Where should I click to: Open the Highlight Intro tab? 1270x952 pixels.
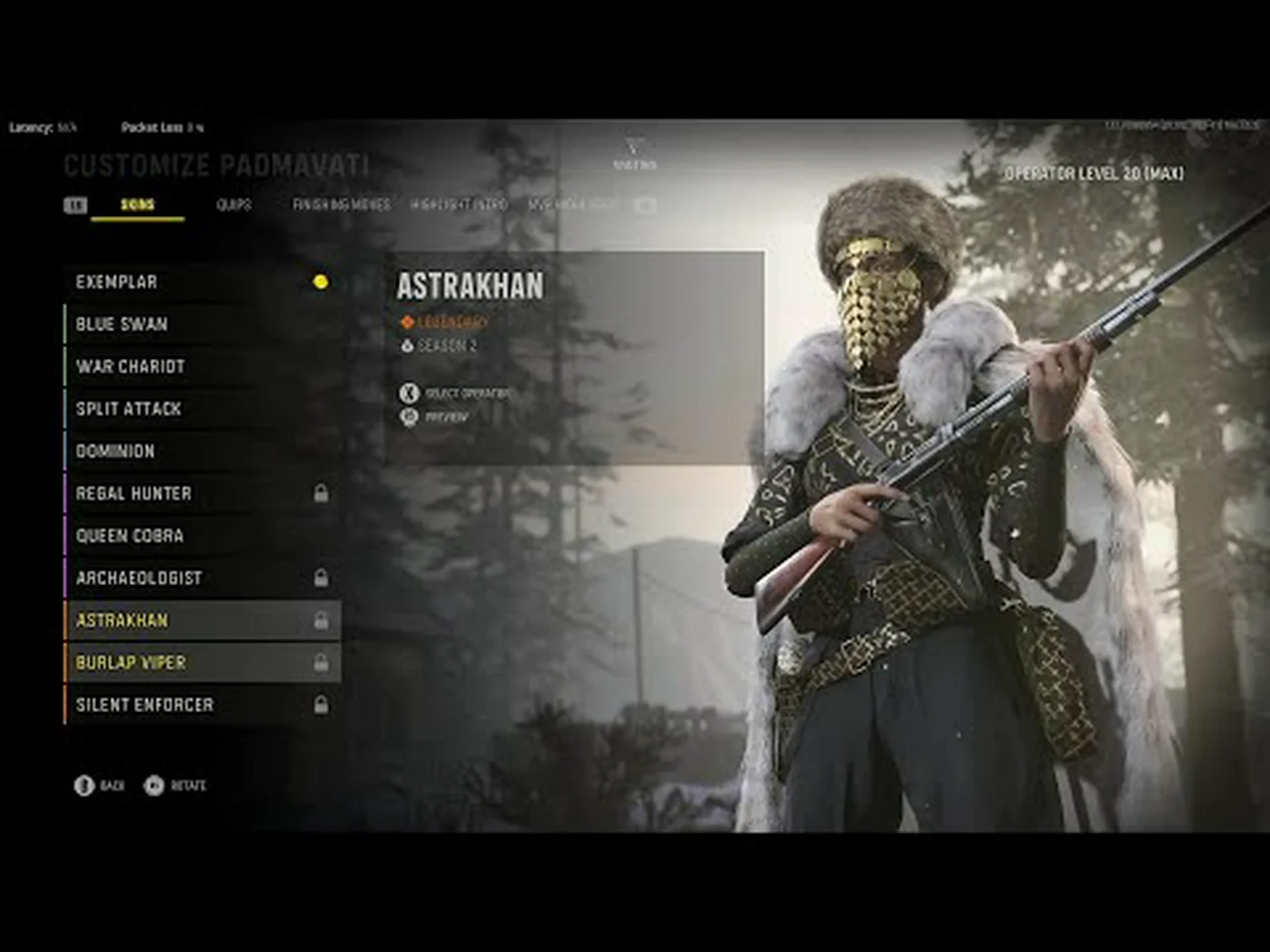tap(458, 205)
